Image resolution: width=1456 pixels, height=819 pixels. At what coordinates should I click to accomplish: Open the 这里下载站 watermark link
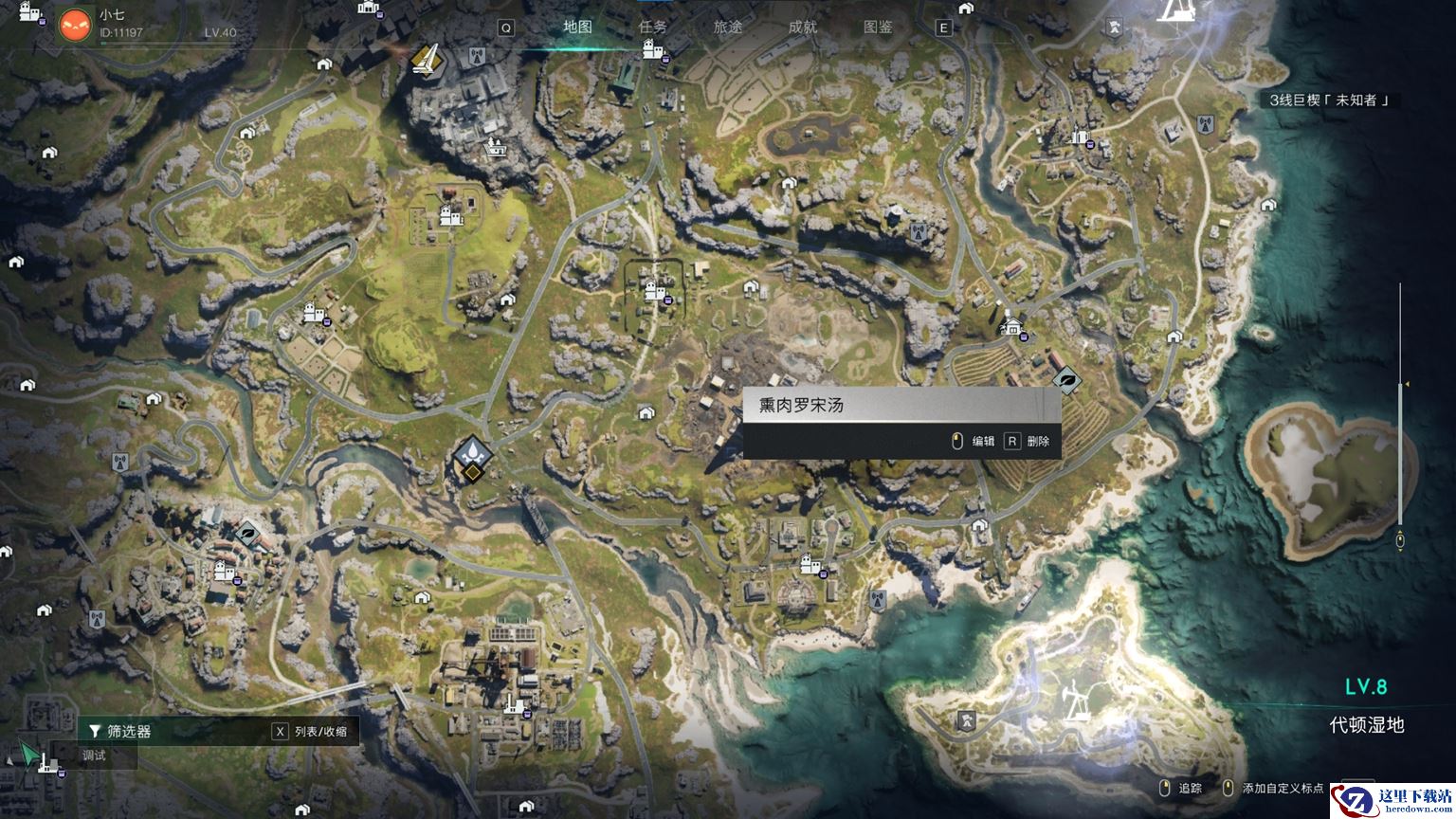coord(1393,801)
